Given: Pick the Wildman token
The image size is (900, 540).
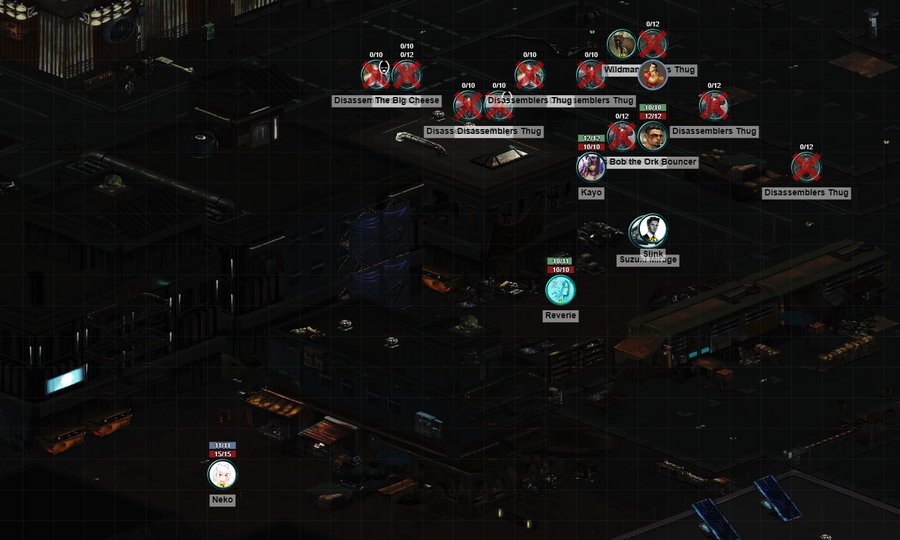Looking at the screenshot, I should tap(621, 44).
